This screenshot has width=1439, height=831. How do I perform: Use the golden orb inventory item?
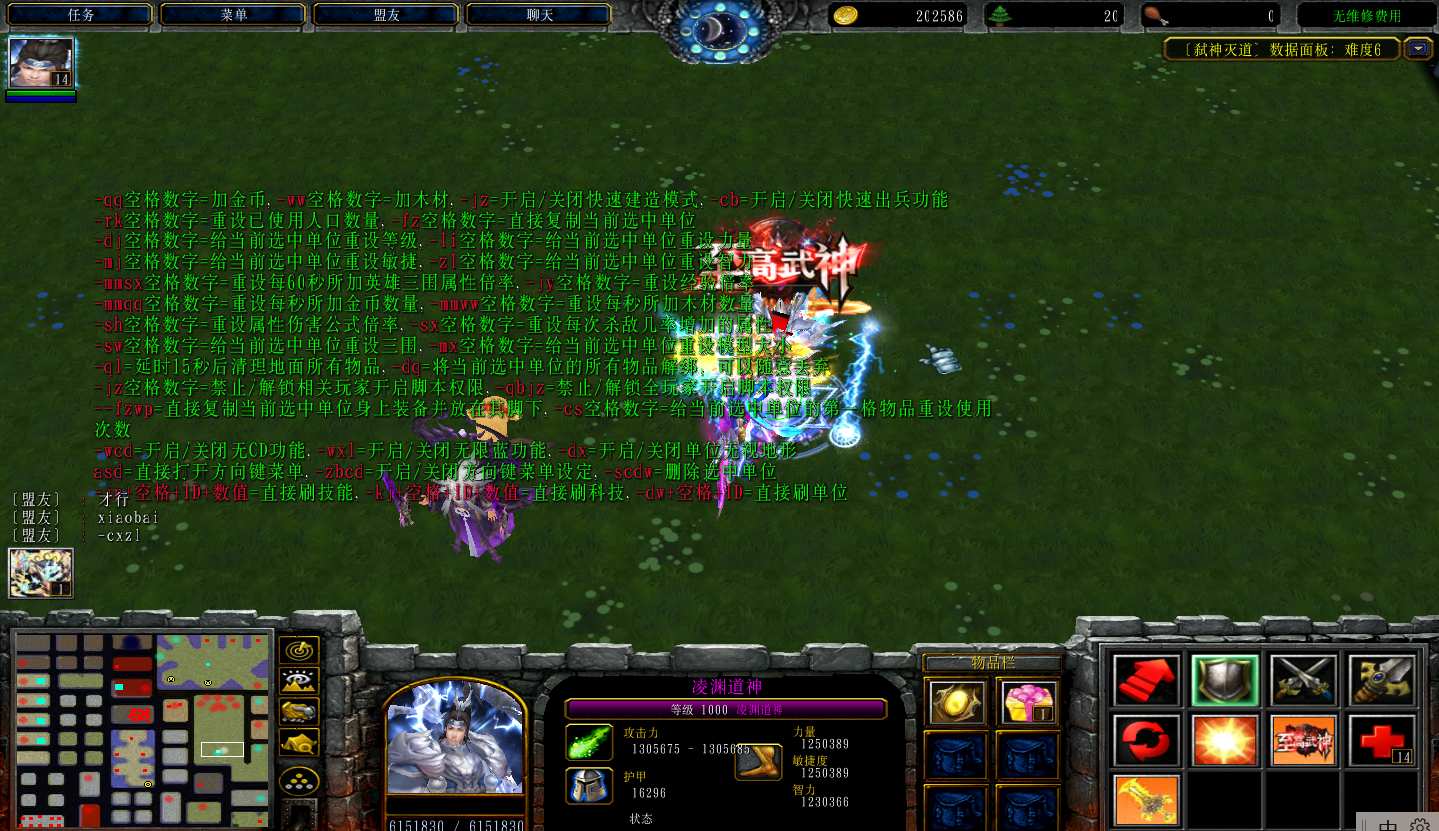(x=954, y=702)
